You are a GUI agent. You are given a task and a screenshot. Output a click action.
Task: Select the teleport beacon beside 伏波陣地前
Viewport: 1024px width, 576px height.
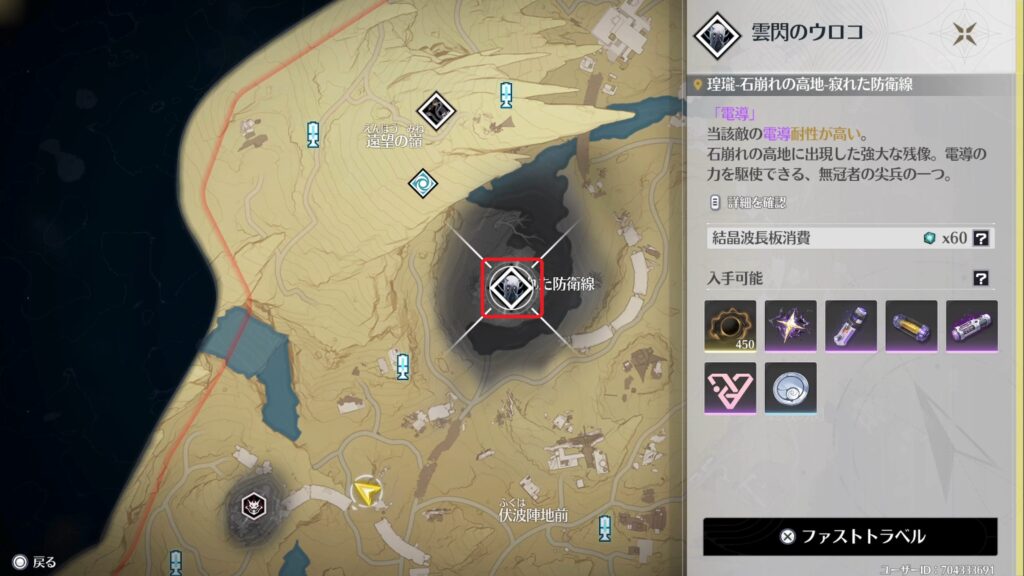click(604, 528)
